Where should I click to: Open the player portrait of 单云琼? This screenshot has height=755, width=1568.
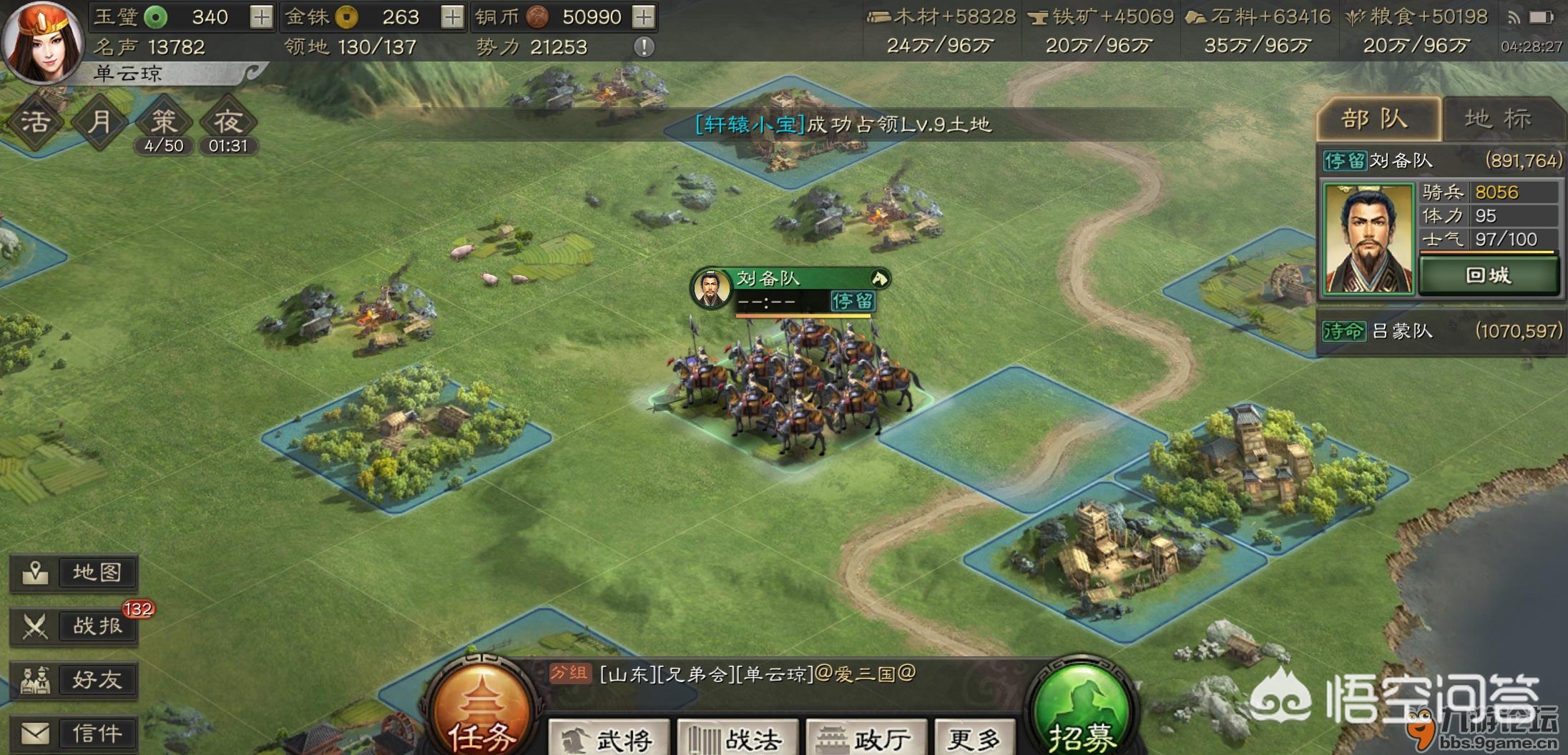[41, 43]
